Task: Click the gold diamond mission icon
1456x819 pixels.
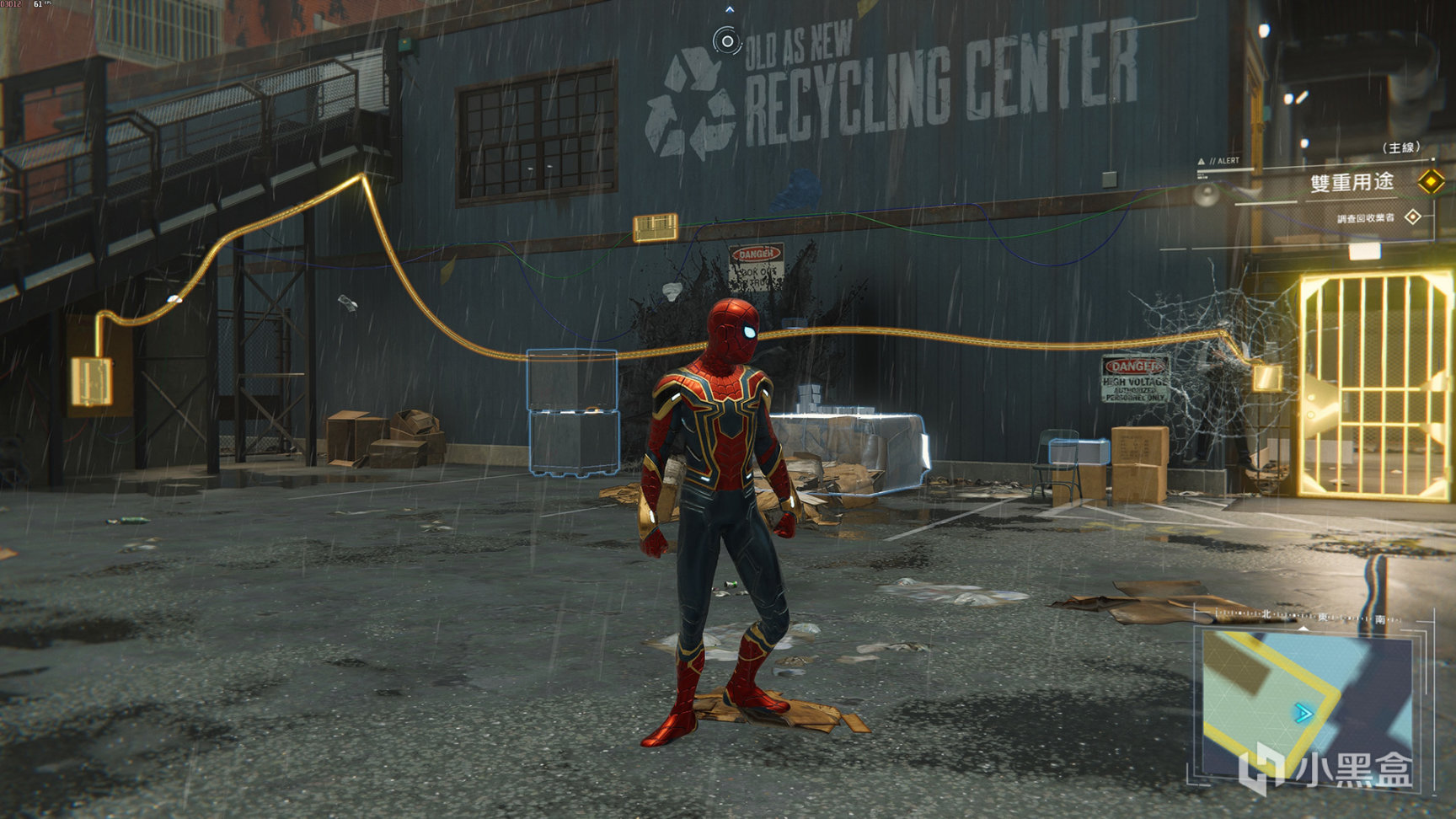Action: 1430,181
